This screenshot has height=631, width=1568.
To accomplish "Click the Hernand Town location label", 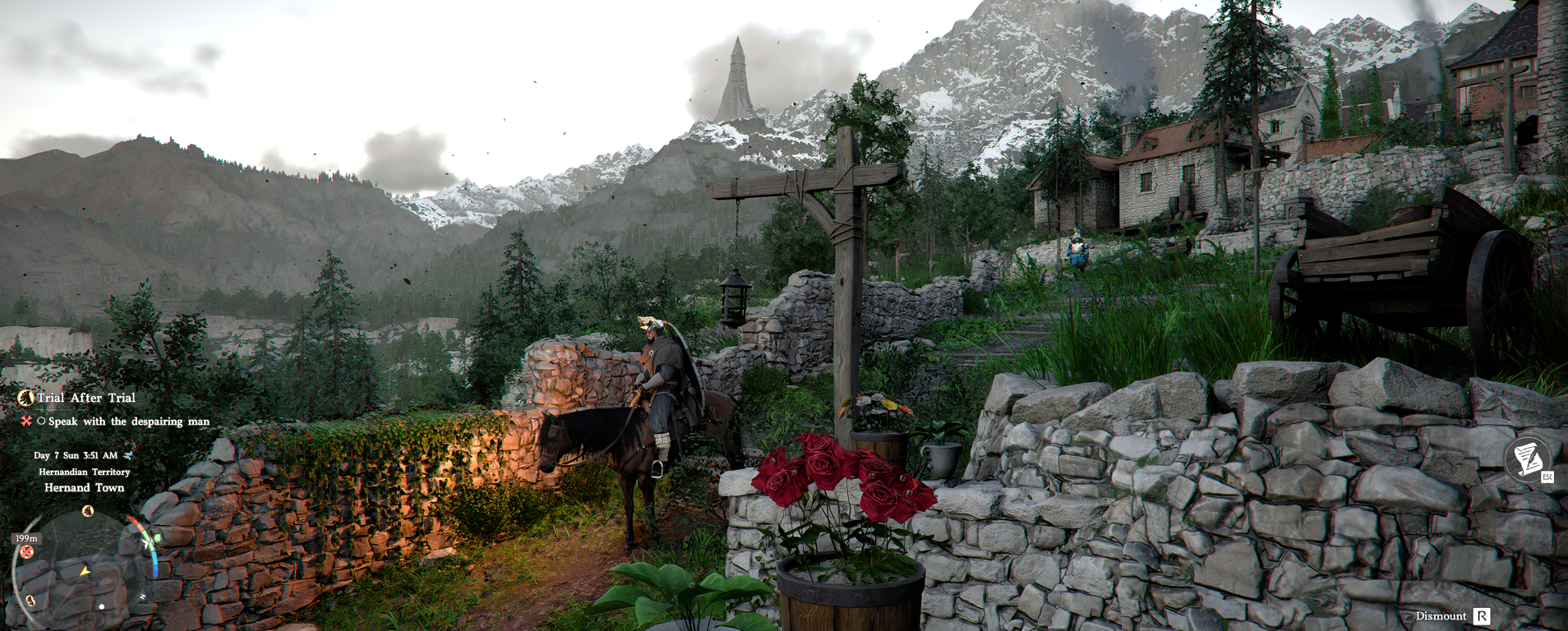I will (85, 488).
